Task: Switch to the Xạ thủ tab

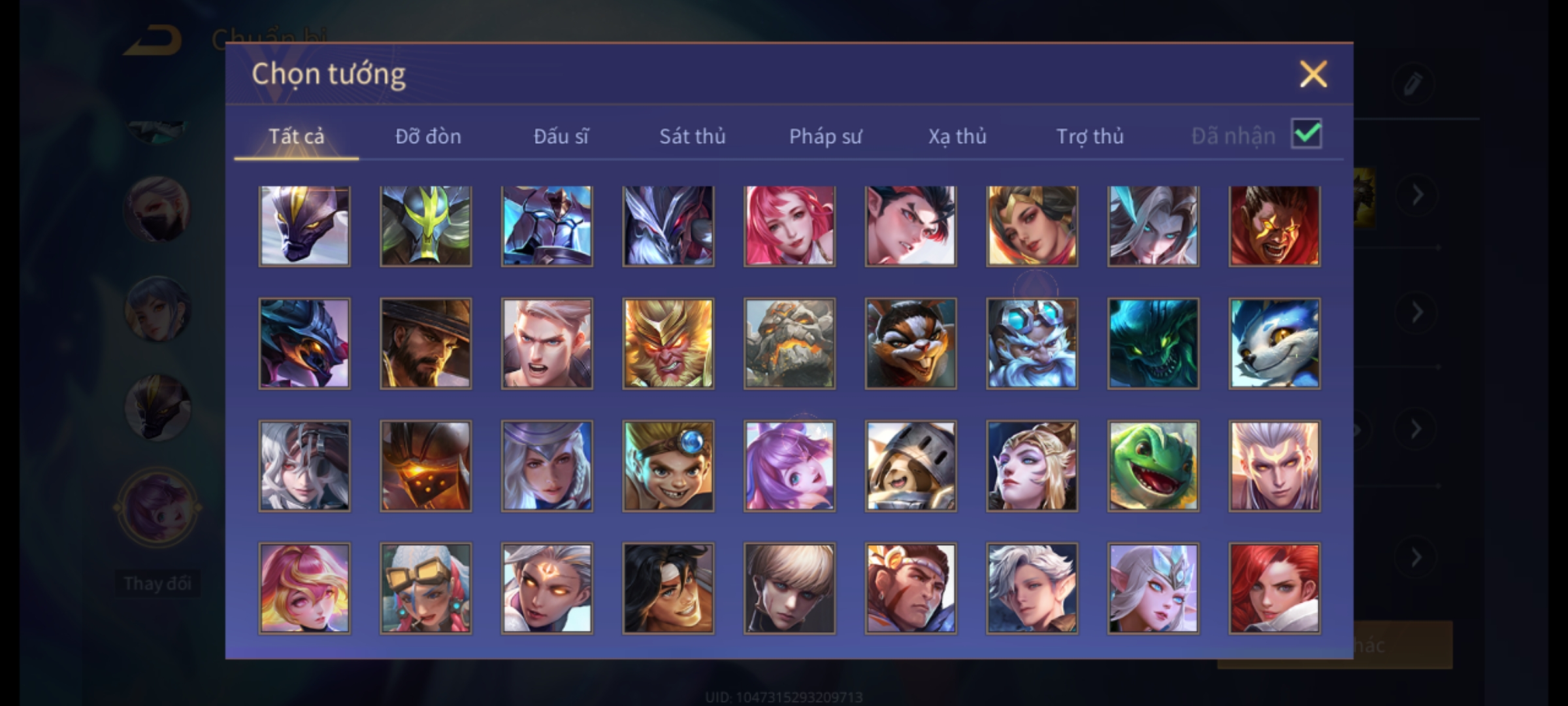Action: click(x=957, y=136)
